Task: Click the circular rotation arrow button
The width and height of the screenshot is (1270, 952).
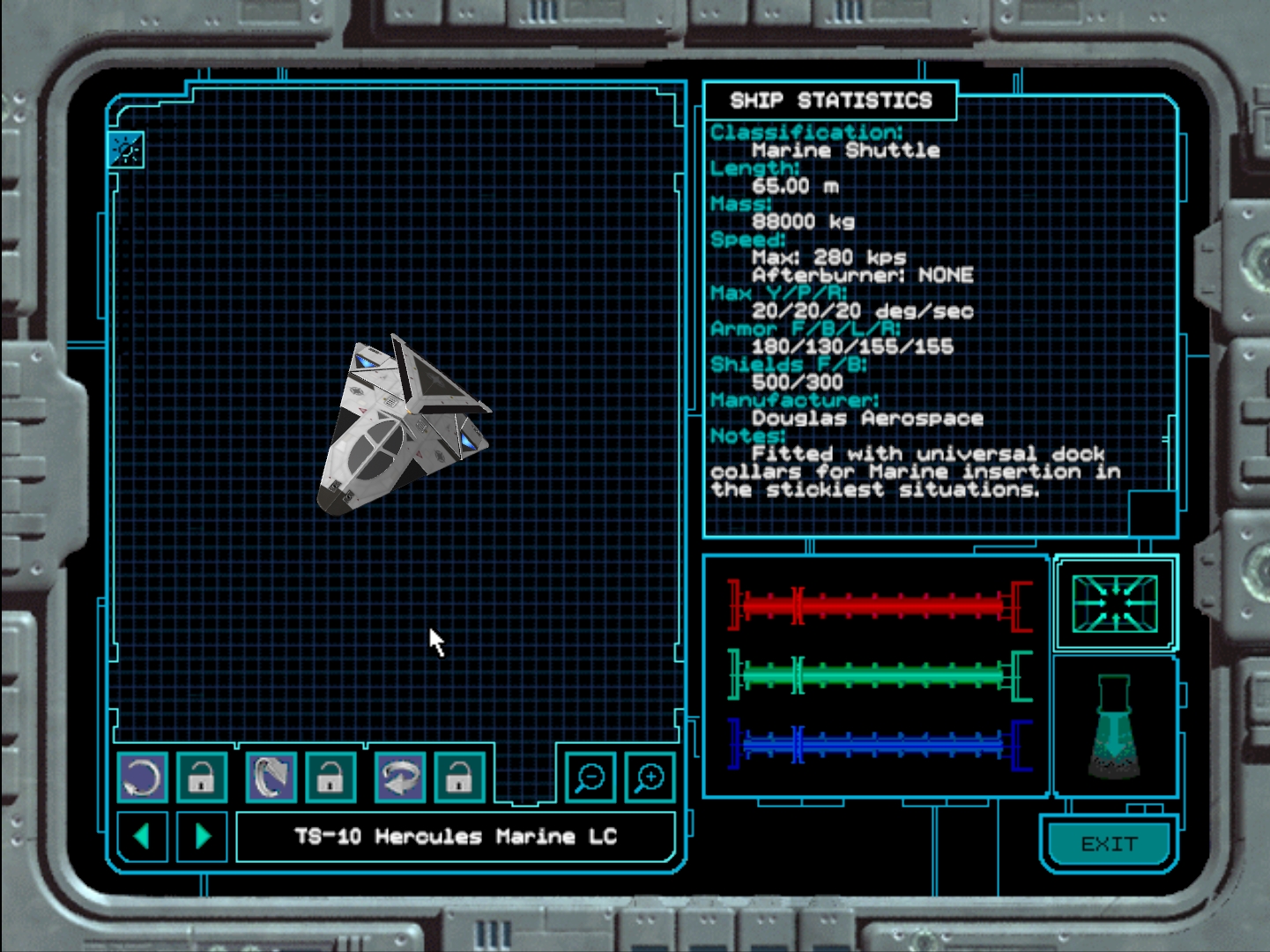Action: tap(142, 777)
